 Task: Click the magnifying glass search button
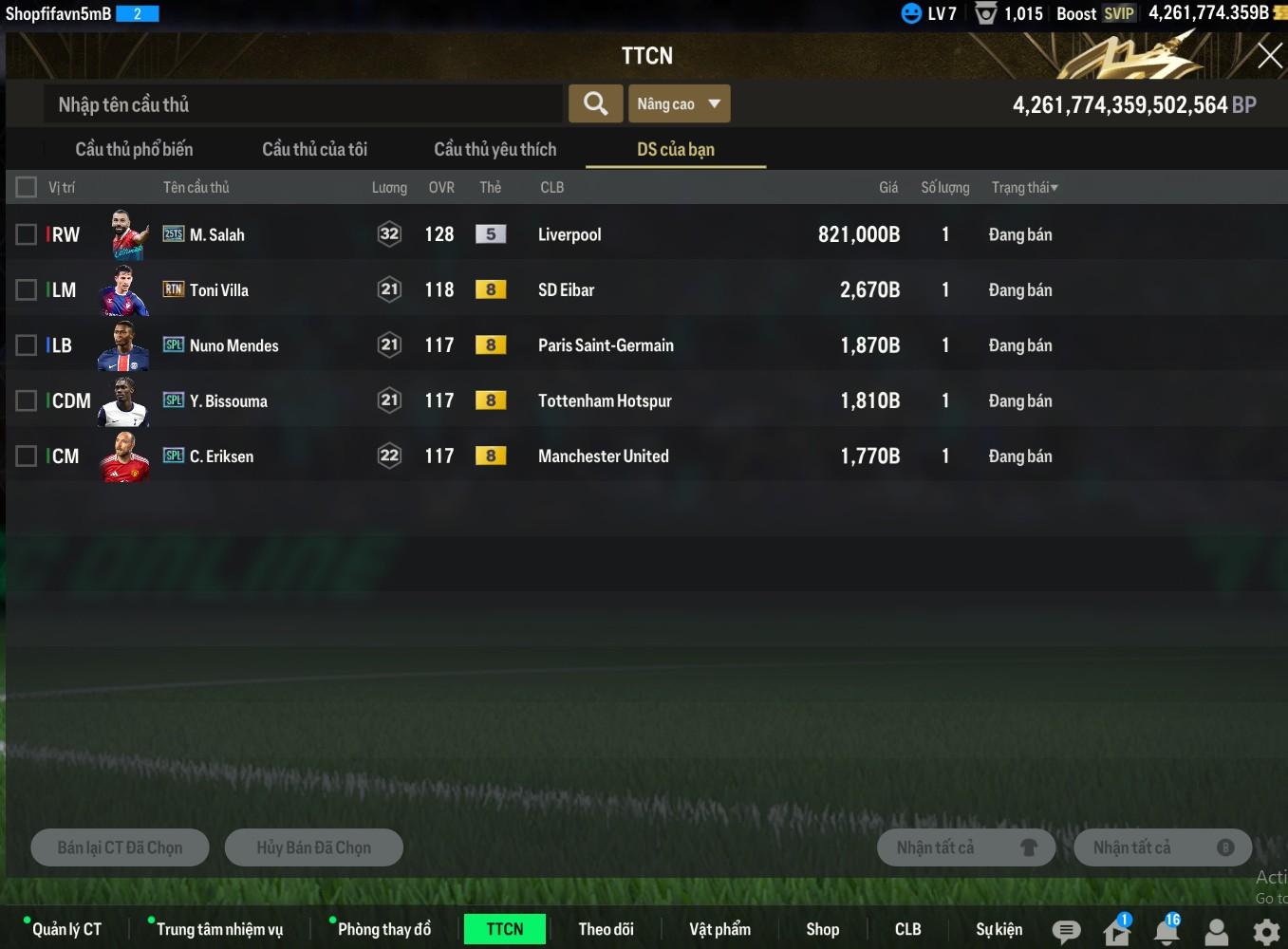point(595,103)
